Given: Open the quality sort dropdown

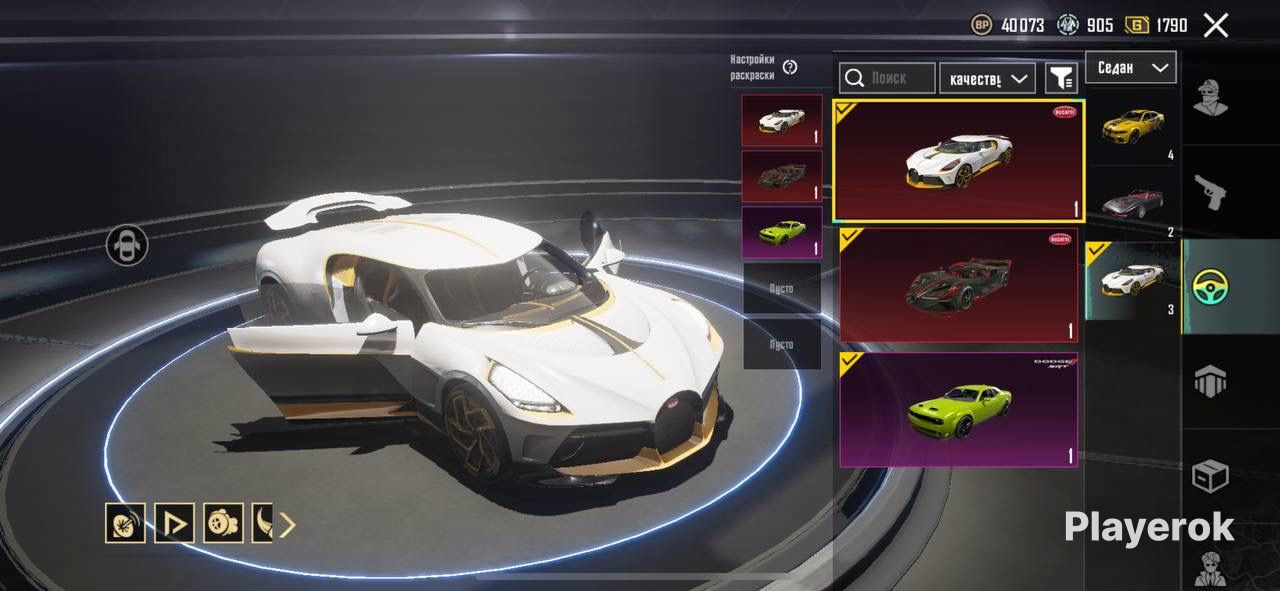Looking at the screenshot, I should click(x=987, y=78).
